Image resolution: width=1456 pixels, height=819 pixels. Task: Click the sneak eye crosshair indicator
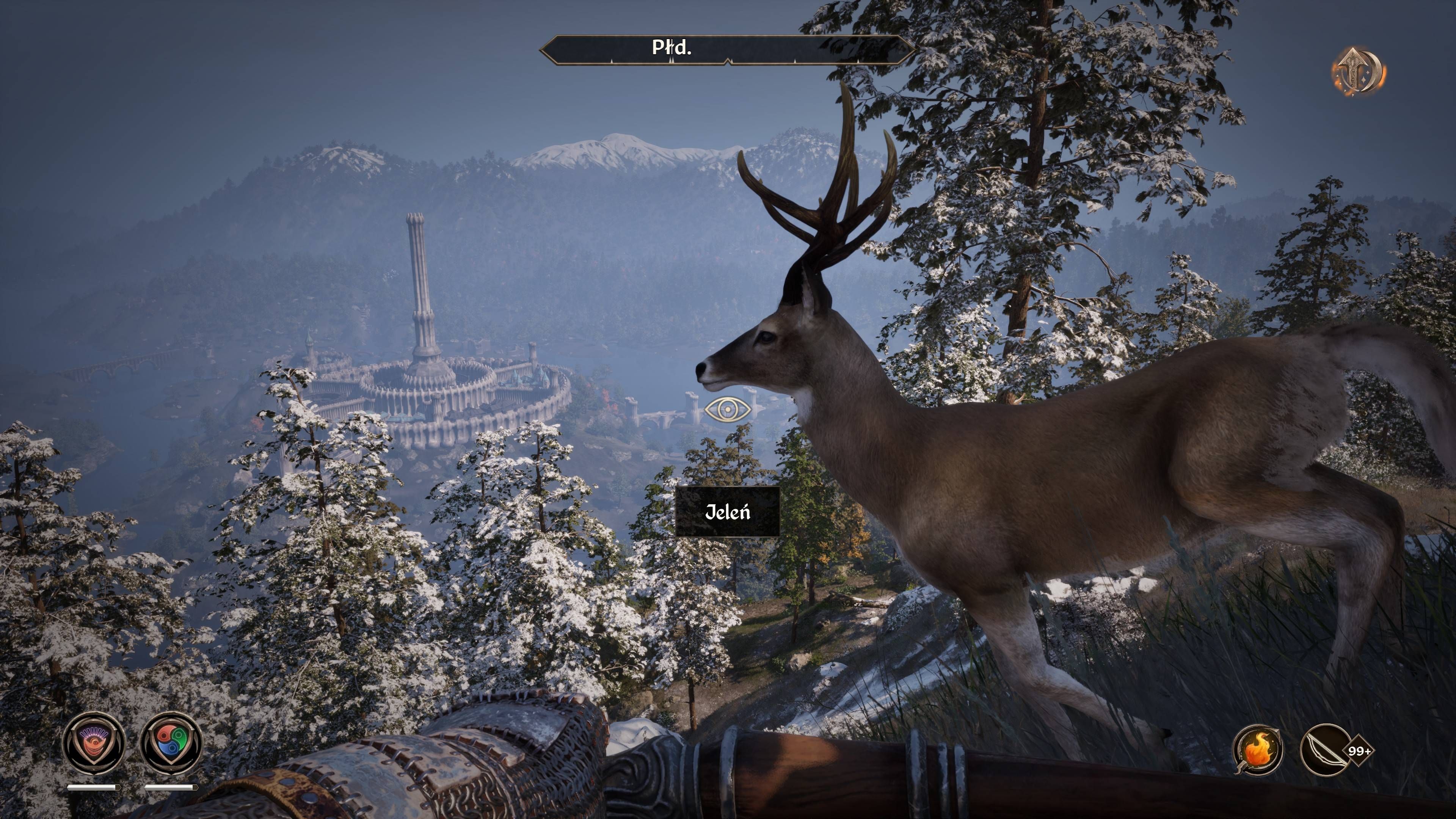coord(728,409)
